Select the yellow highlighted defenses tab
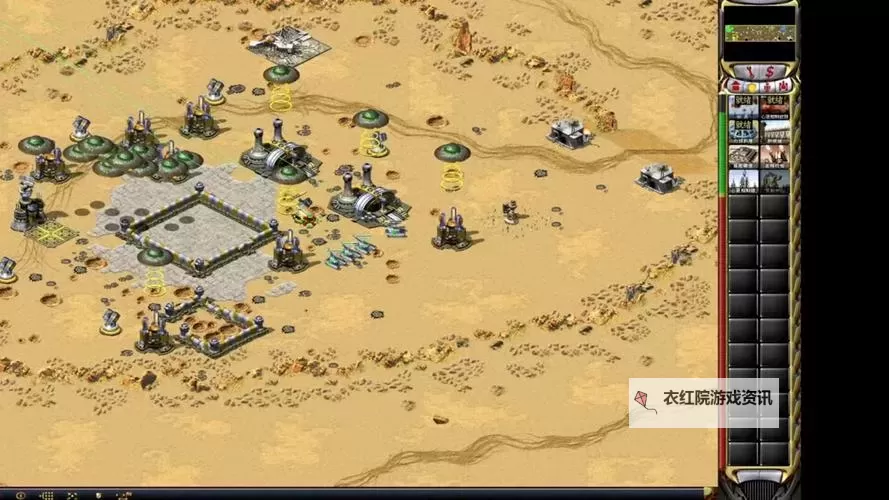The image size is (889, 500). [x=751, y=87]
